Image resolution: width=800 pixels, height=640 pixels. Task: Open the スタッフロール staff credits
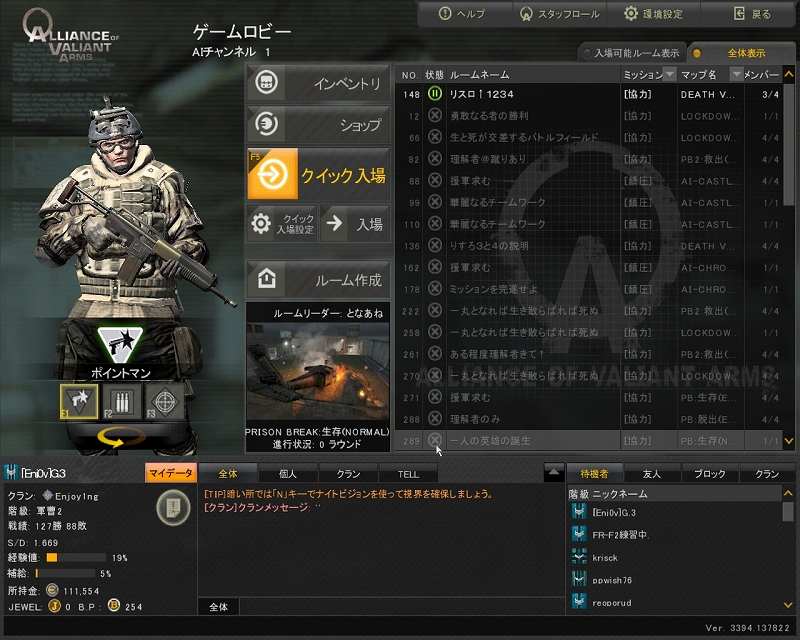click(x=559, y=14)
